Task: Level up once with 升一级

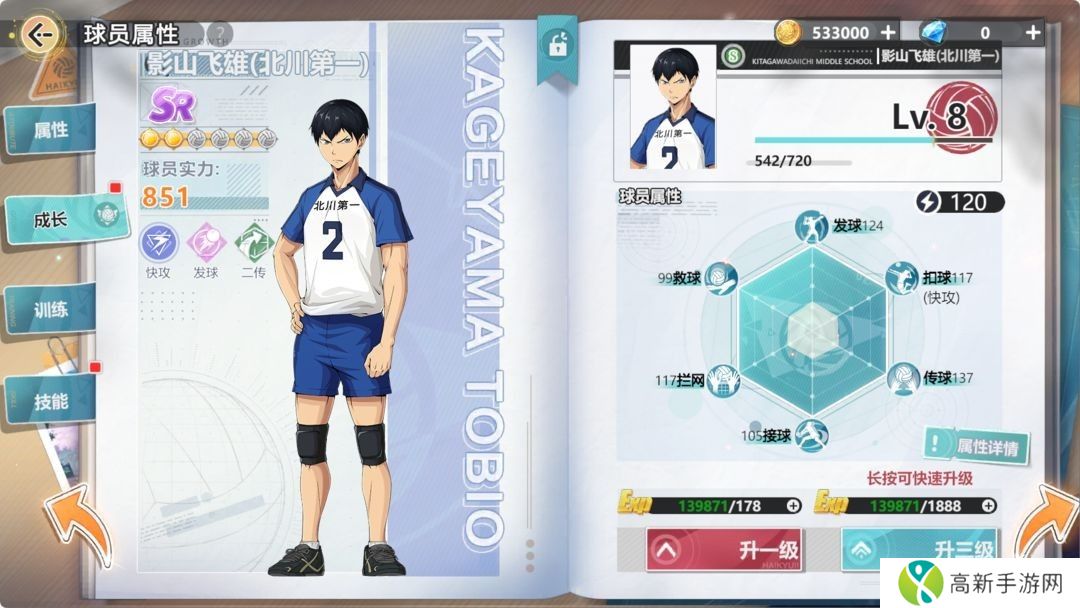Action: [724, 549]
